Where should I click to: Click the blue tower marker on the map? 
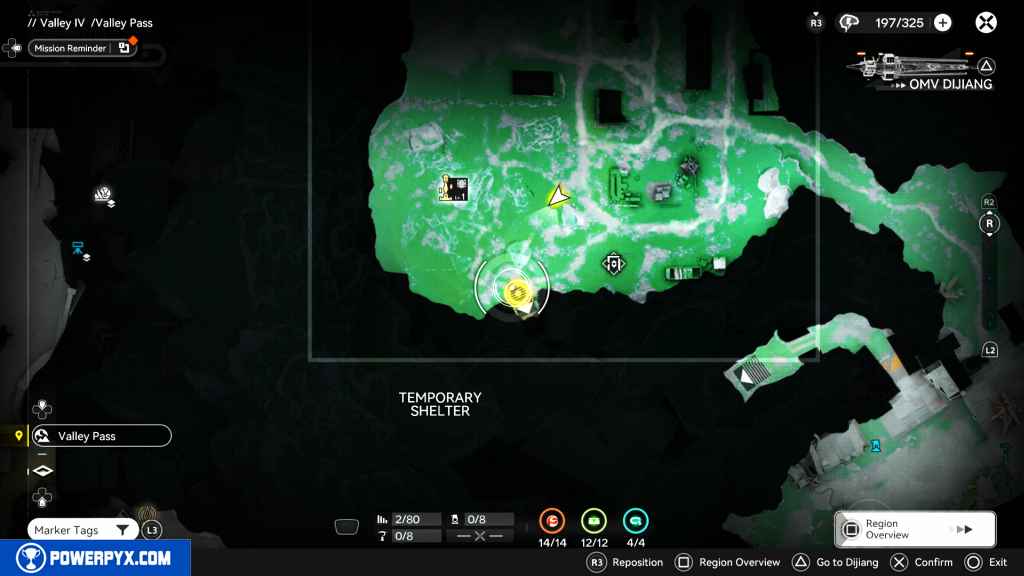(x=78, y=248)
